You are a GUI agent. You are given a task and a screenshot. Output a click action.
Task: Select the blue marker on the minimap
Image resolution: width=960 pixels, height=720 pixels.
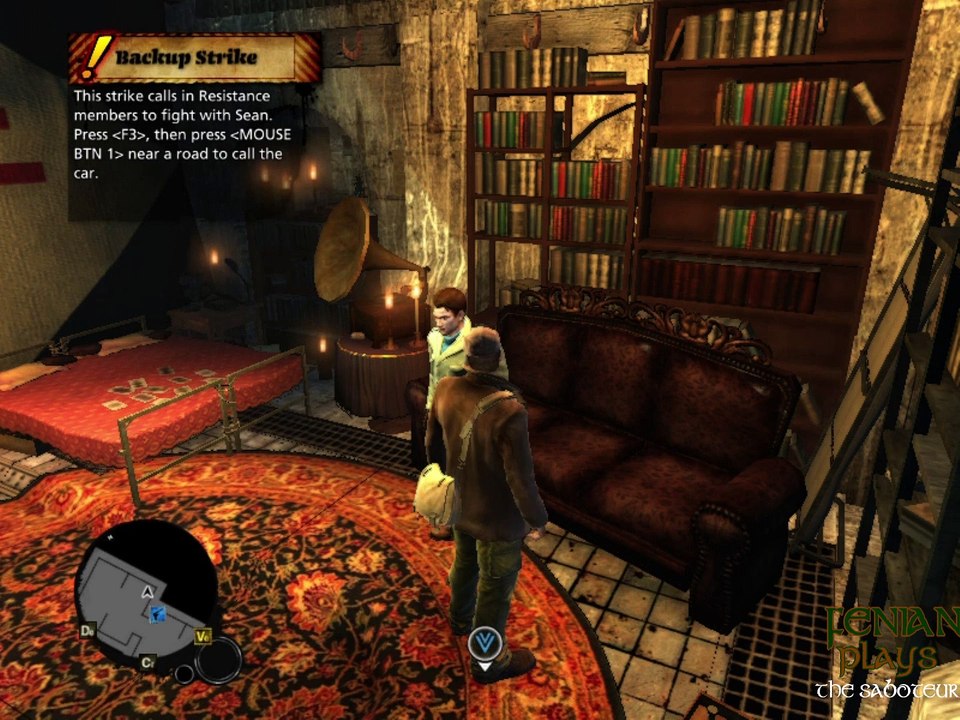156,614
